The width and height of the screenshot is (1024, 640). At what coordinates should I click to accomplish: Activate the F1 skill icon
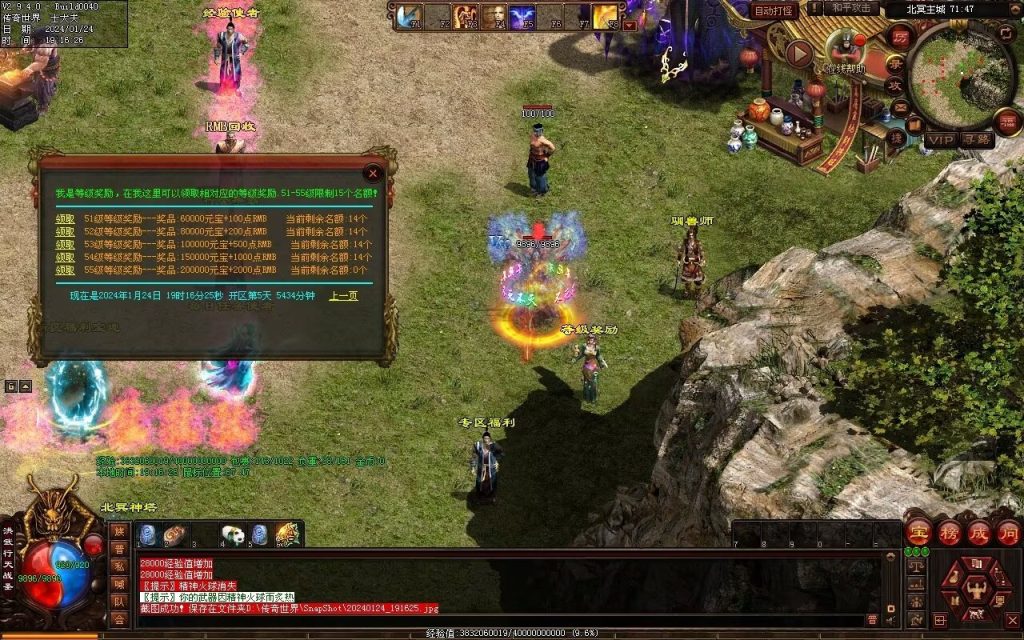[x=409, y=16]
